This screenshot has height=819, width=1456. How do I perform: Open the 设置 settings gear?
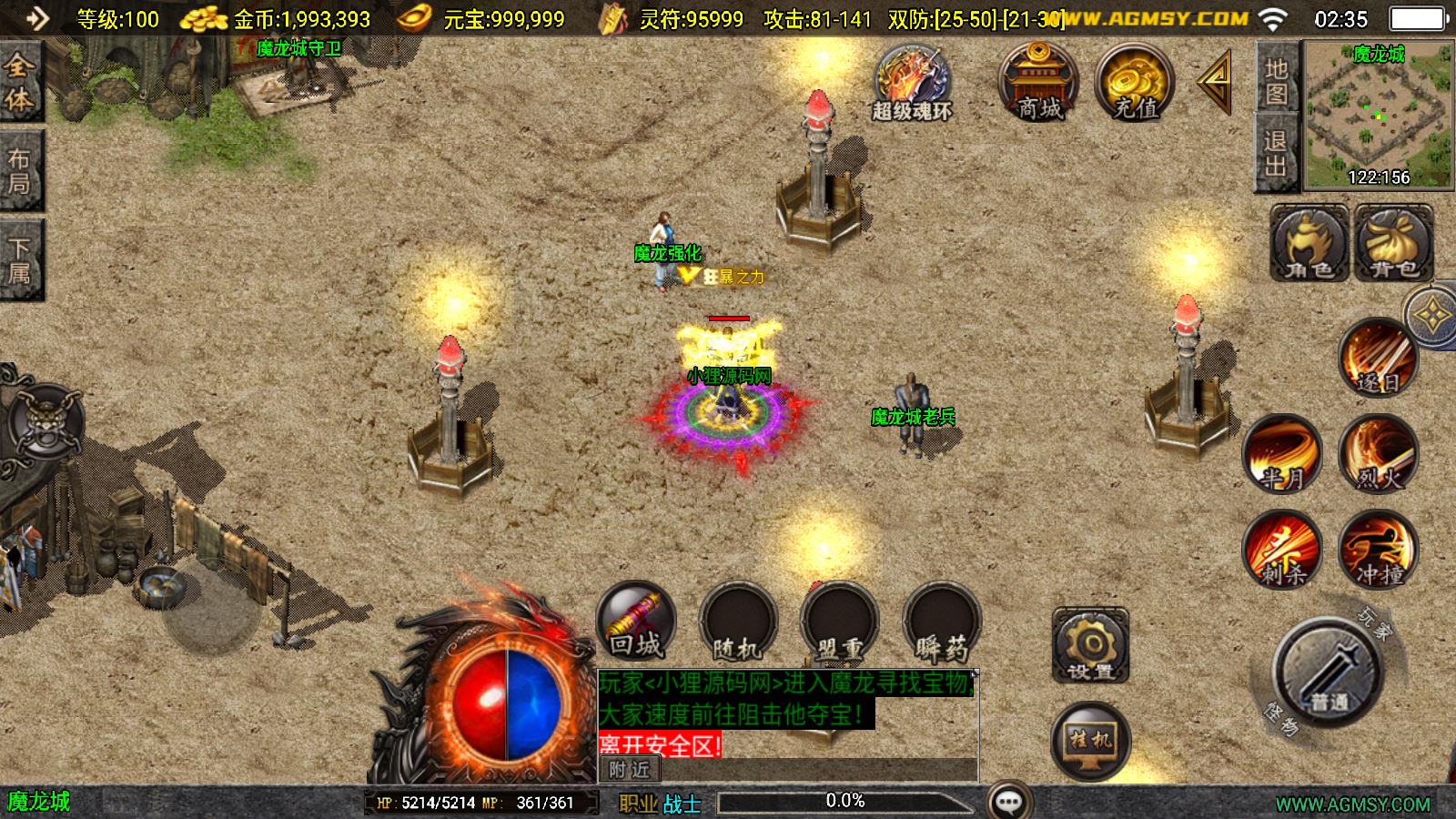click(1090, 645)
